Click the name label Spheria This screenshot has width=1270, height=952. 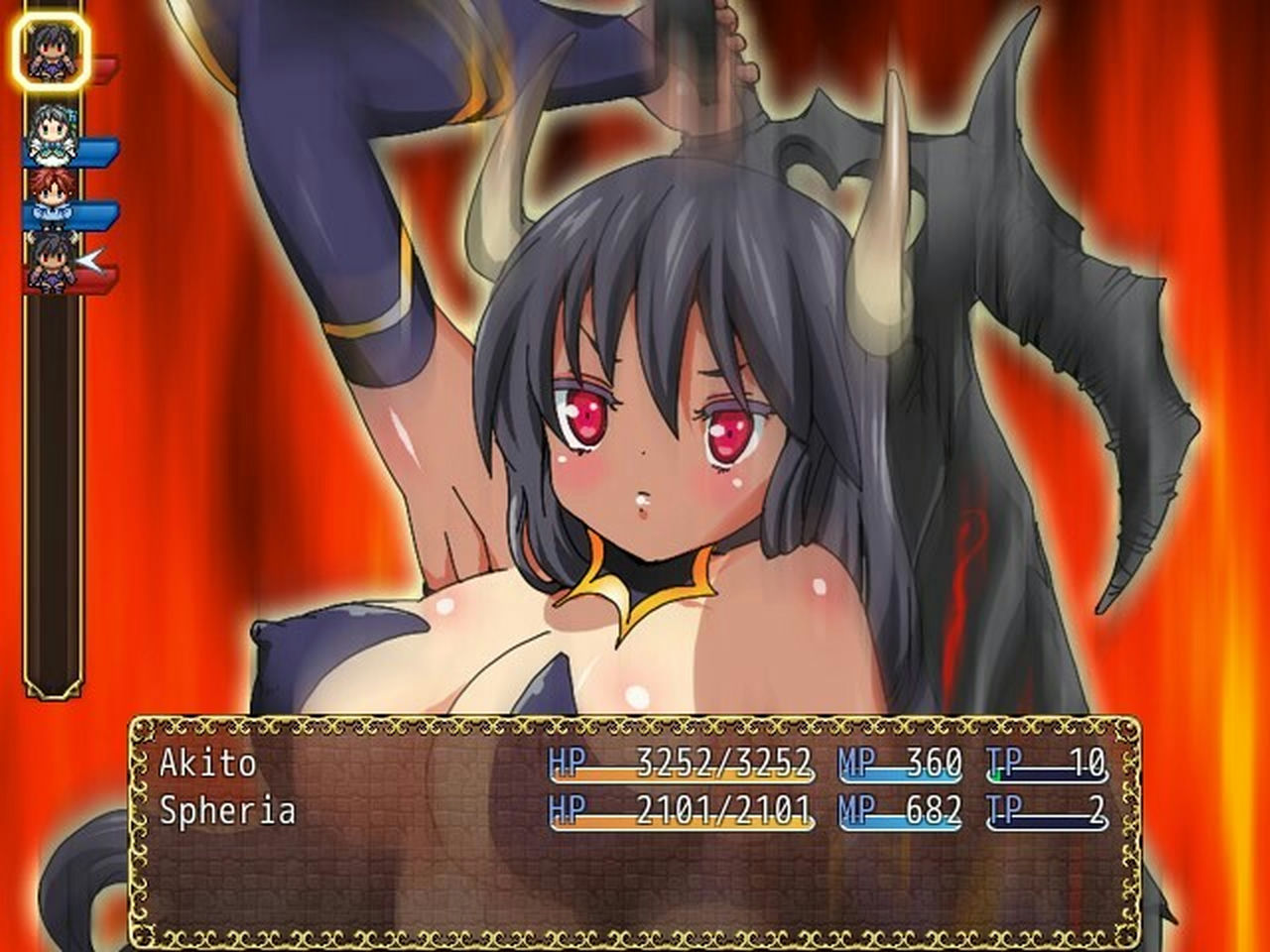pos(226,811)
